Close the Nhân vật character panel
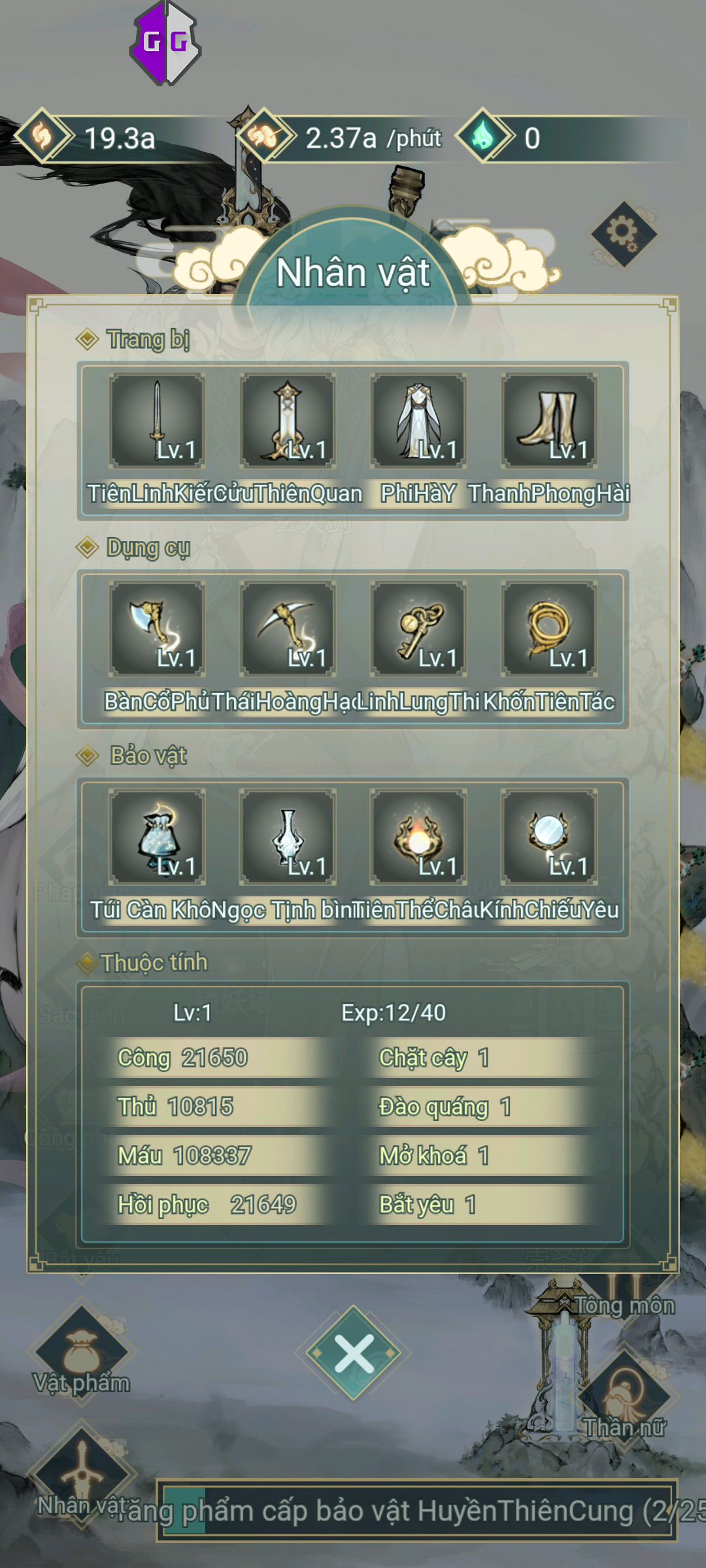This screenshot has height=1568, width=706. [x=354, y=1352]
